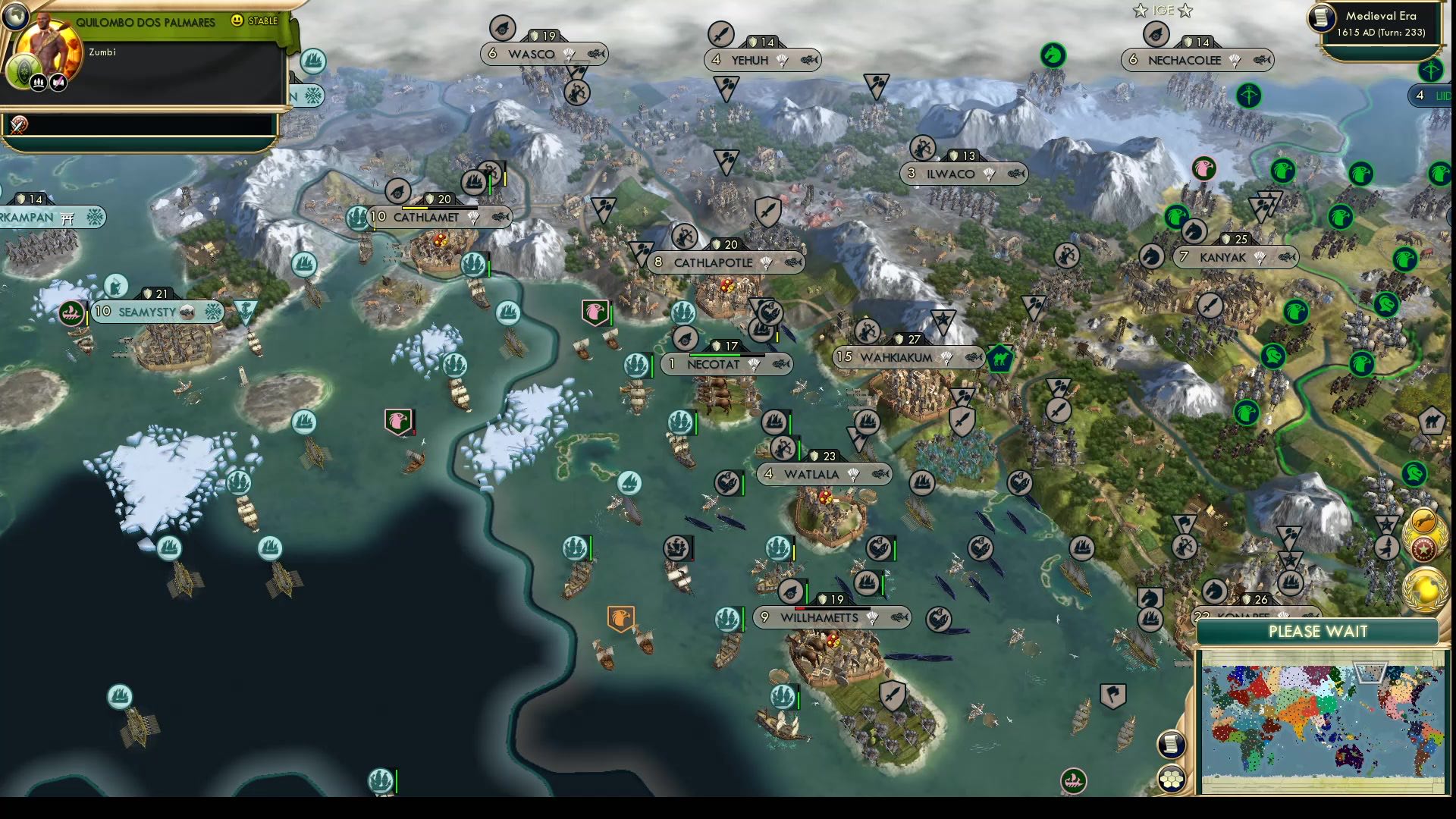Open the hex grid map options button
This screenshot has width=1456, height=819.
pyautogui.click(x=1172, y=779)
